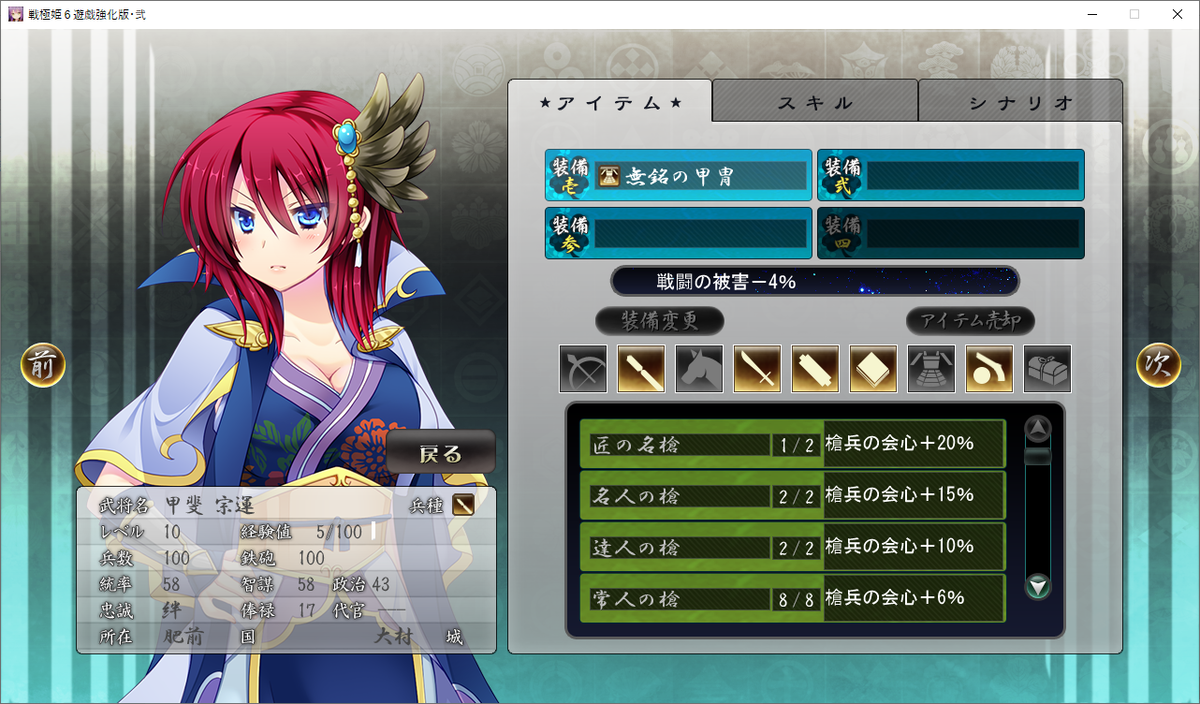Viewport: 1200px width, 704px height.
Task: Click the item list scroll-down arrow
Action: point(1039,587)
